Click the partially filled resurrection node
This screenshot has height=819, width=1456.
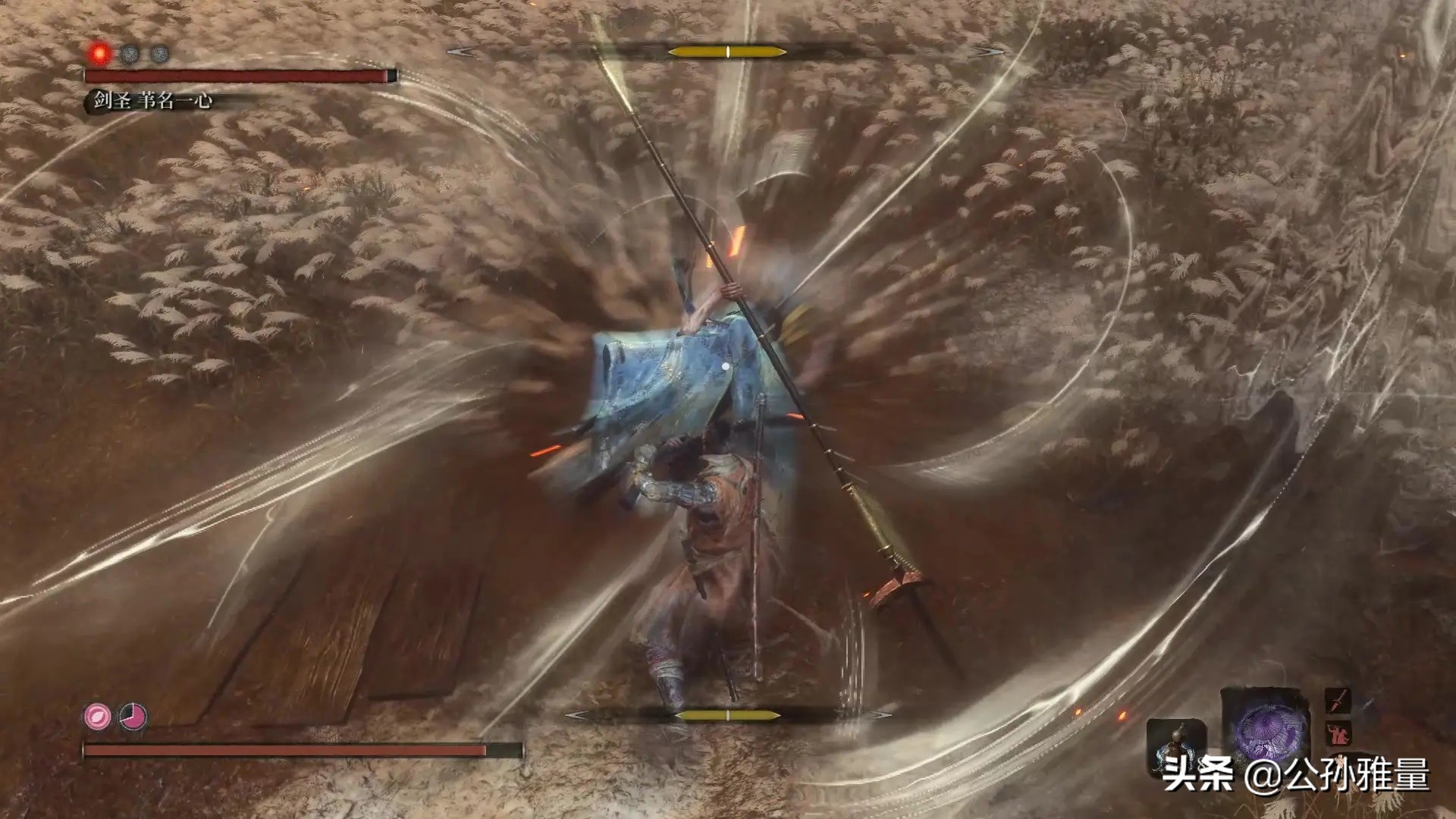(133, 717)
